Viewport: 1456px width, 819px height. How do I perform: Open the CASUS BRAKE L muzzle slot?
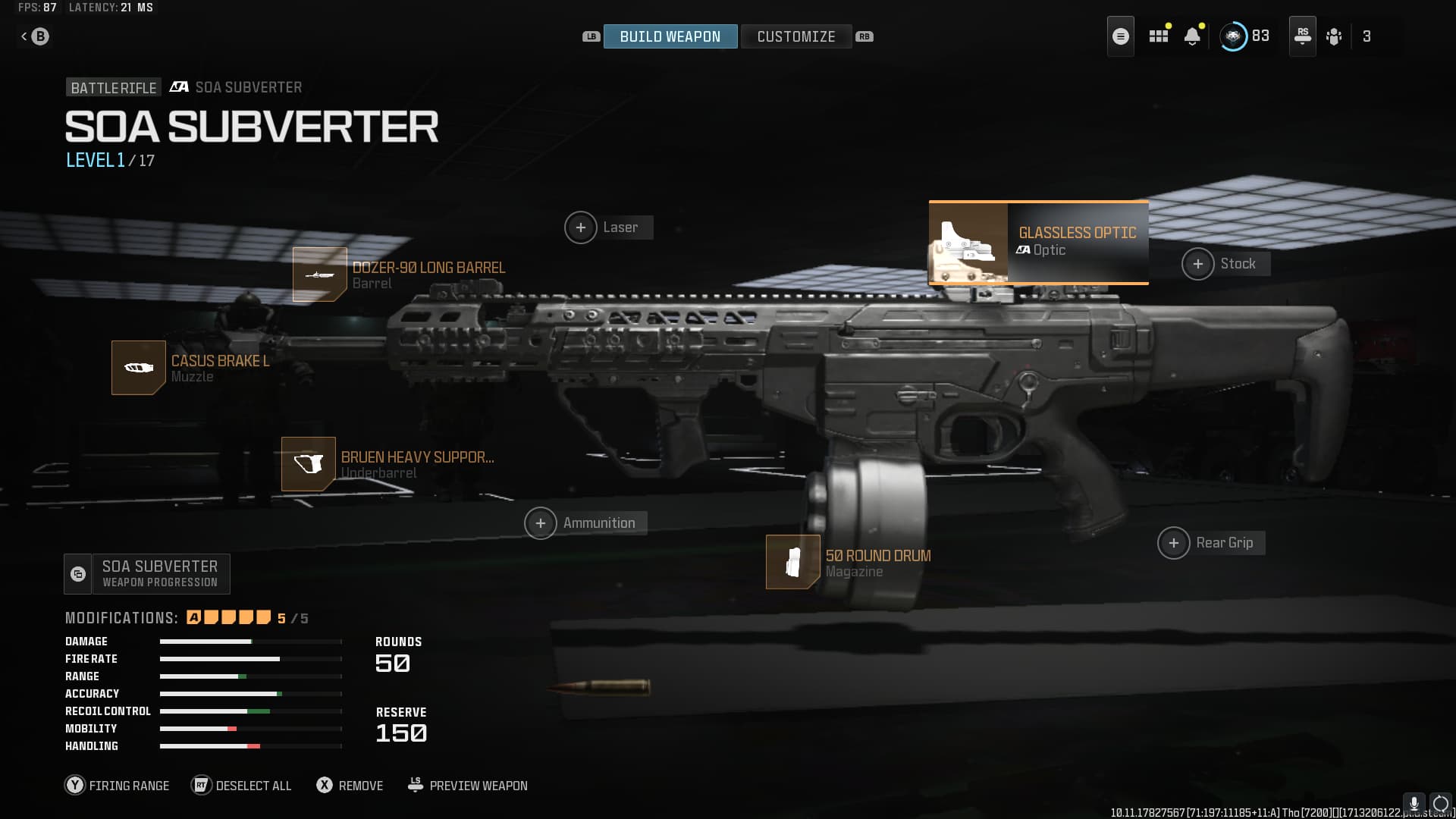[x=139, y=368]
